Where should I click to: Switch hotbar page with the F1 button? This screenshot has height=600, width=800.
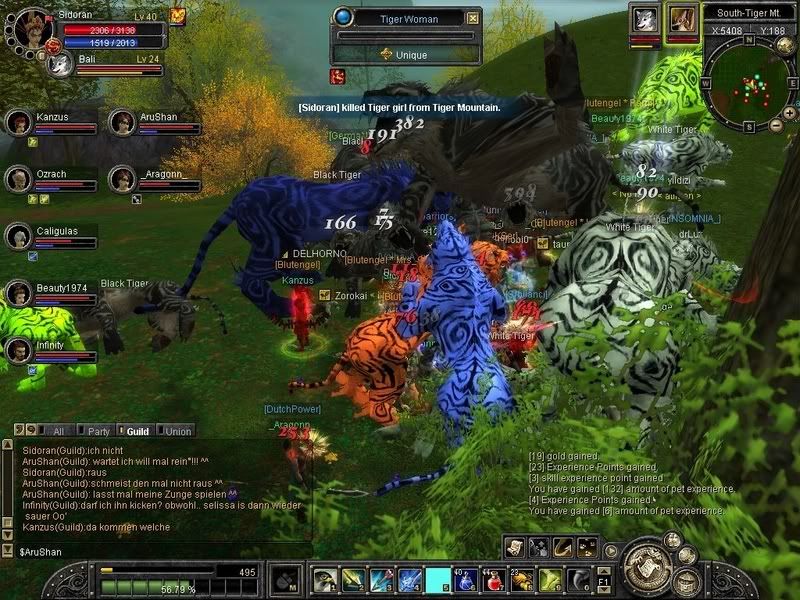[x=603, y=579]
